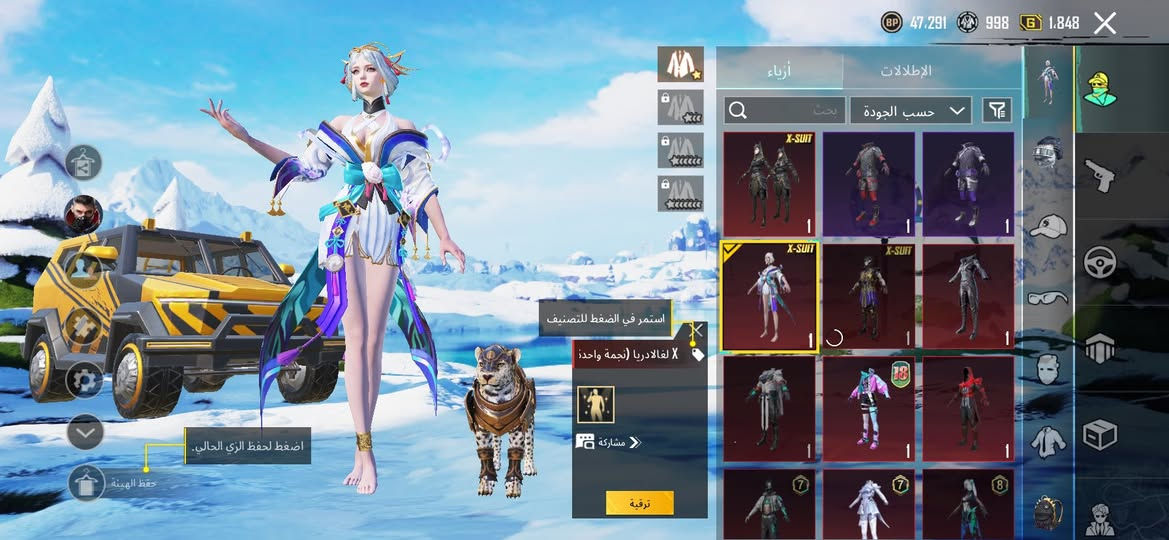Open the emote icon in the popup
The height and width of the screenshot is (540, 1169).
(596, 404)
